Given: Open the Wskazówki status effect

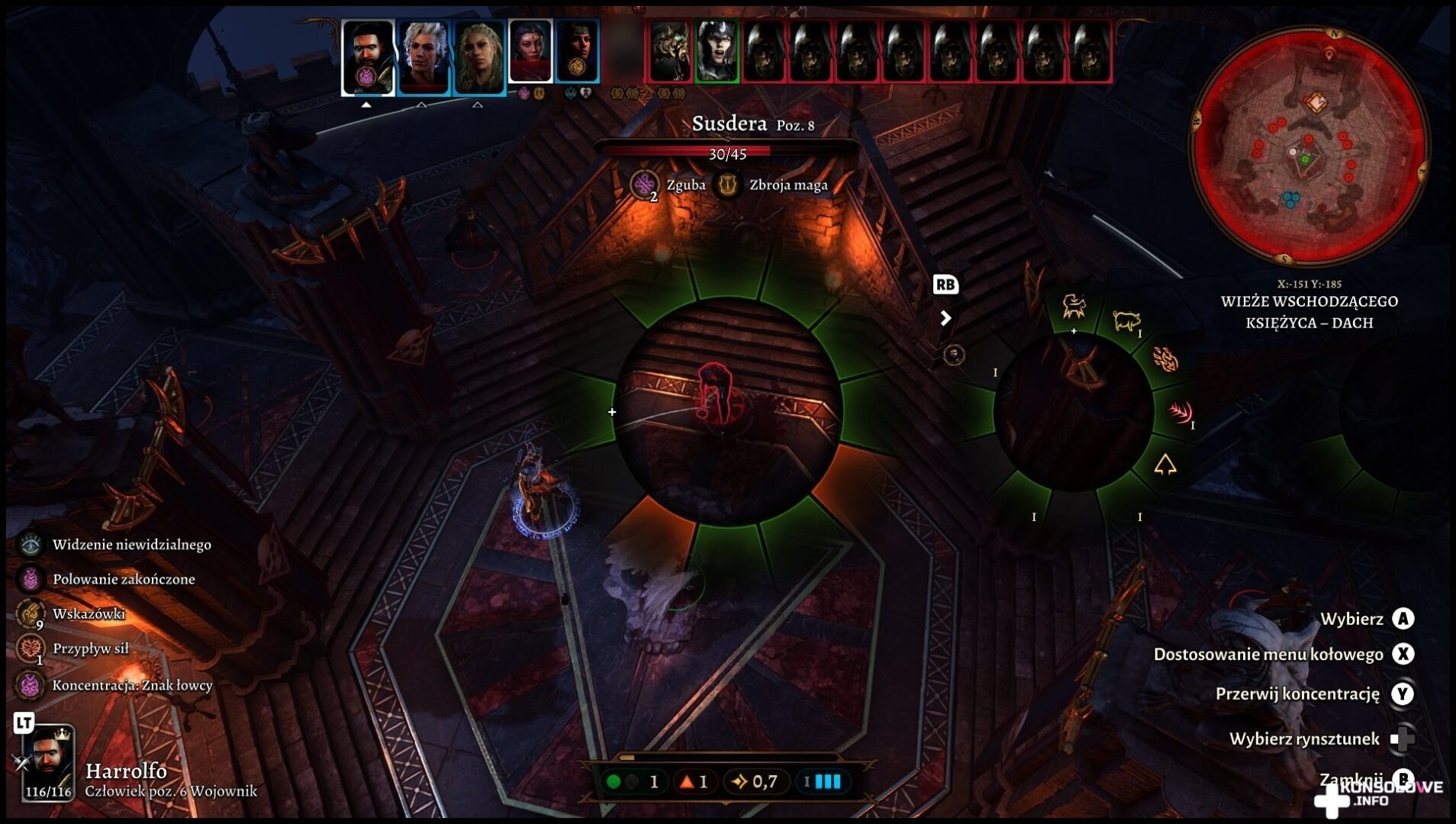Looking at the screenshot, I should click(x=31, y=613).
